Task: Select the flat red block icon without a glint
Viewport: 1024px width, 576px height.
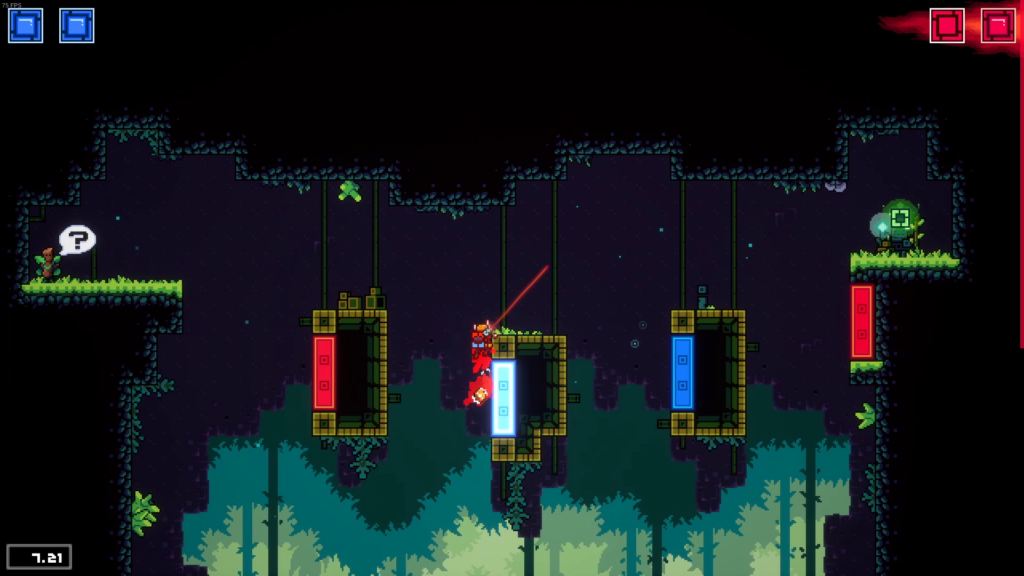Action: 946,25
